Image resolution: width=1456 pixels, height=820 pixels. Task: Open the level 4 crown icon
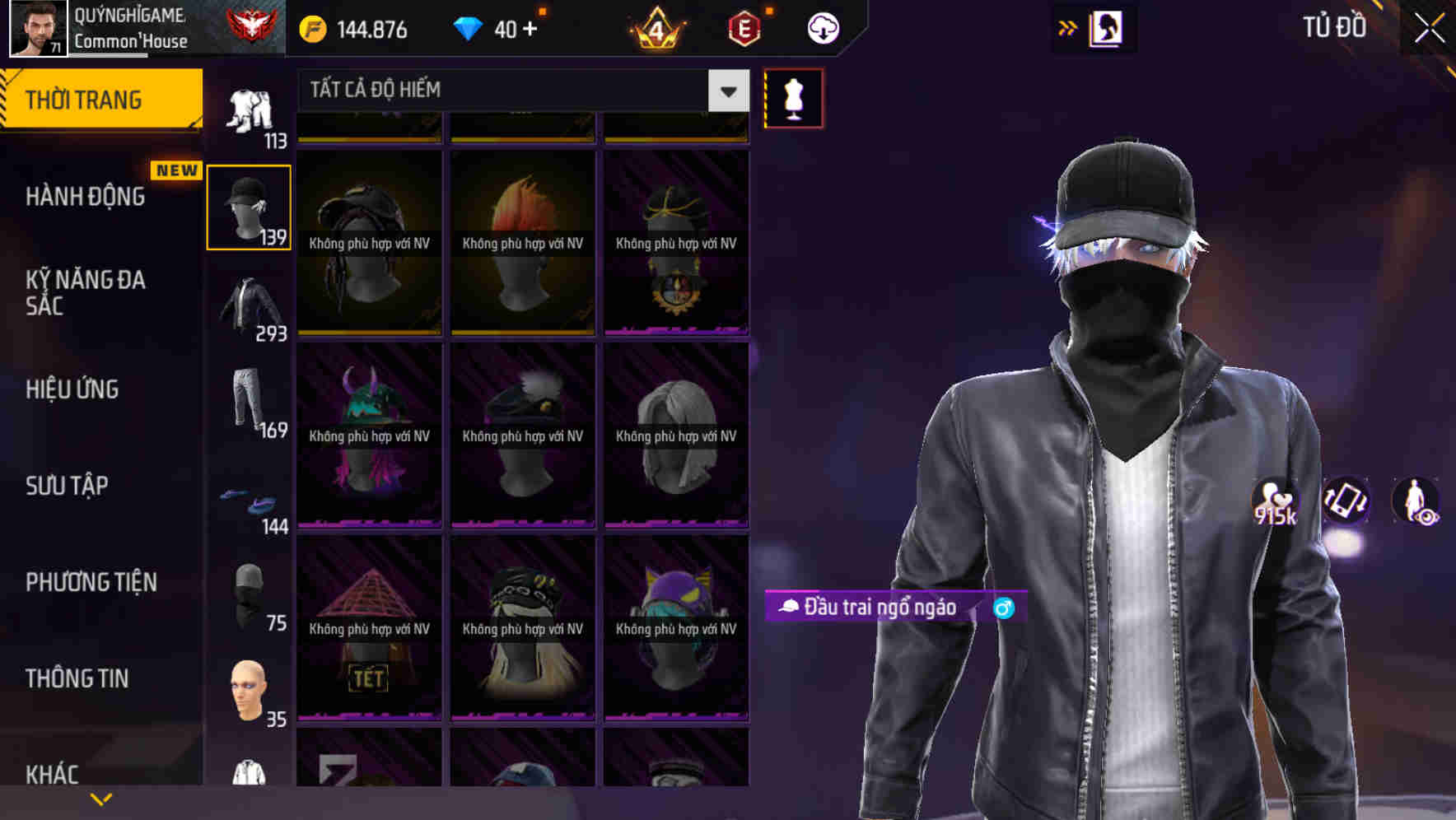[657, 27]
